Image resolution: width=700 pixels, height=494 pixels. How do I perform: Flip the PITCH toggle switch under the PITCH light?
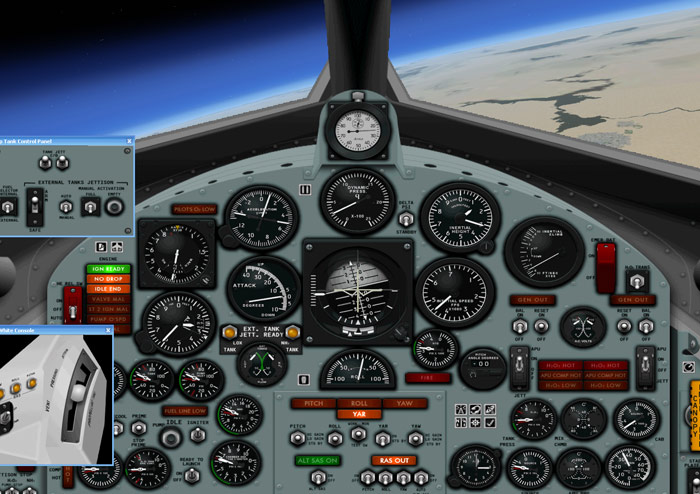(x=298, y=437)
